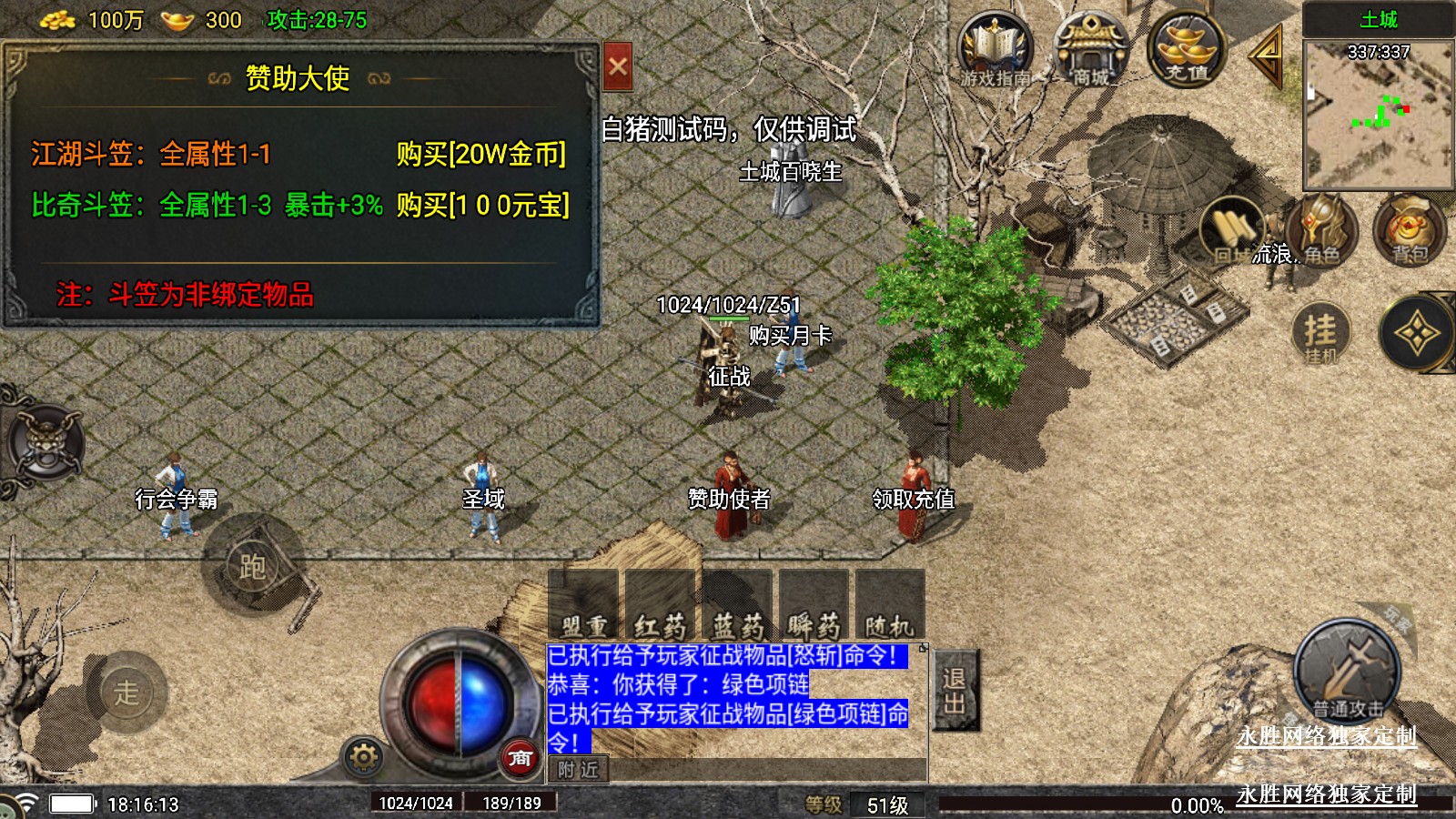This screenshot has width=1456, height=819.
Task: Use the 随机 random teleport quick slot
Action: [x=889, y=605]
